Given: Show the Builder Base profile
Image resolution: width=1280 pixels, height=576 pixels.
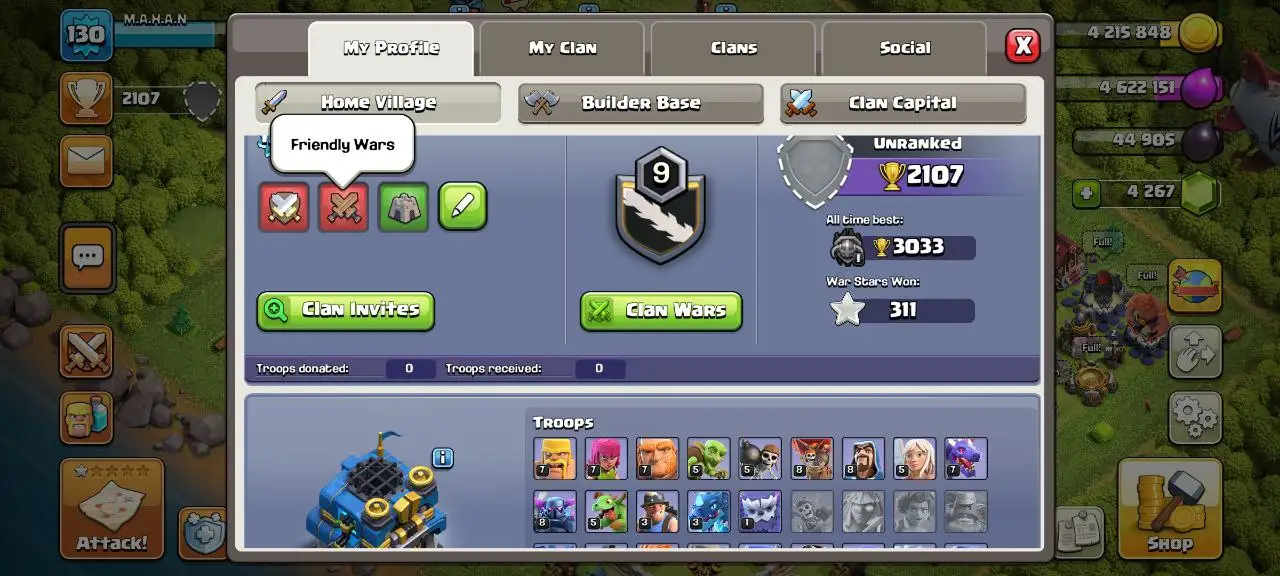Looking at the screenshot, I should click(640, 103).
